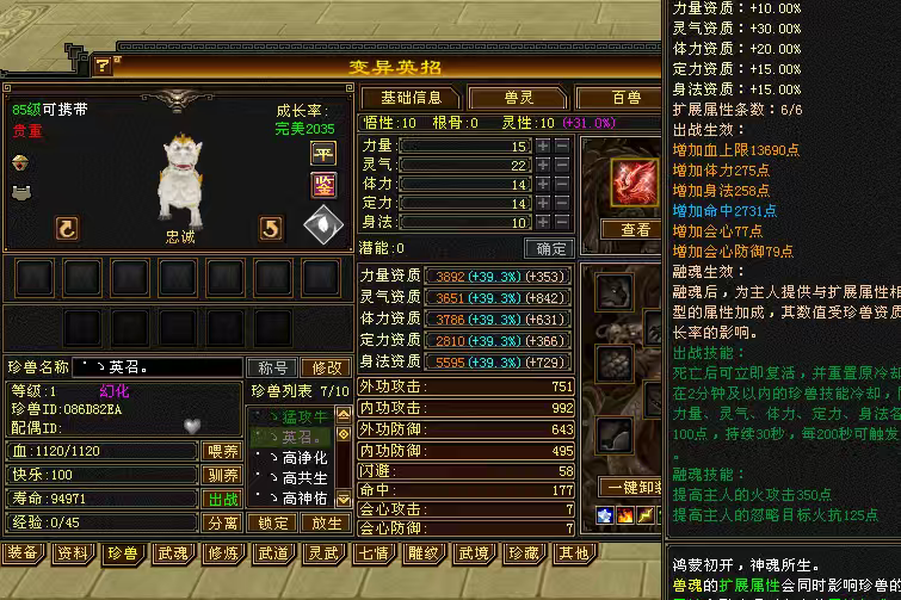Open the 百兽 tab
Image resolution: width=901 pixels, height=600 pixels.
[626, 98]
